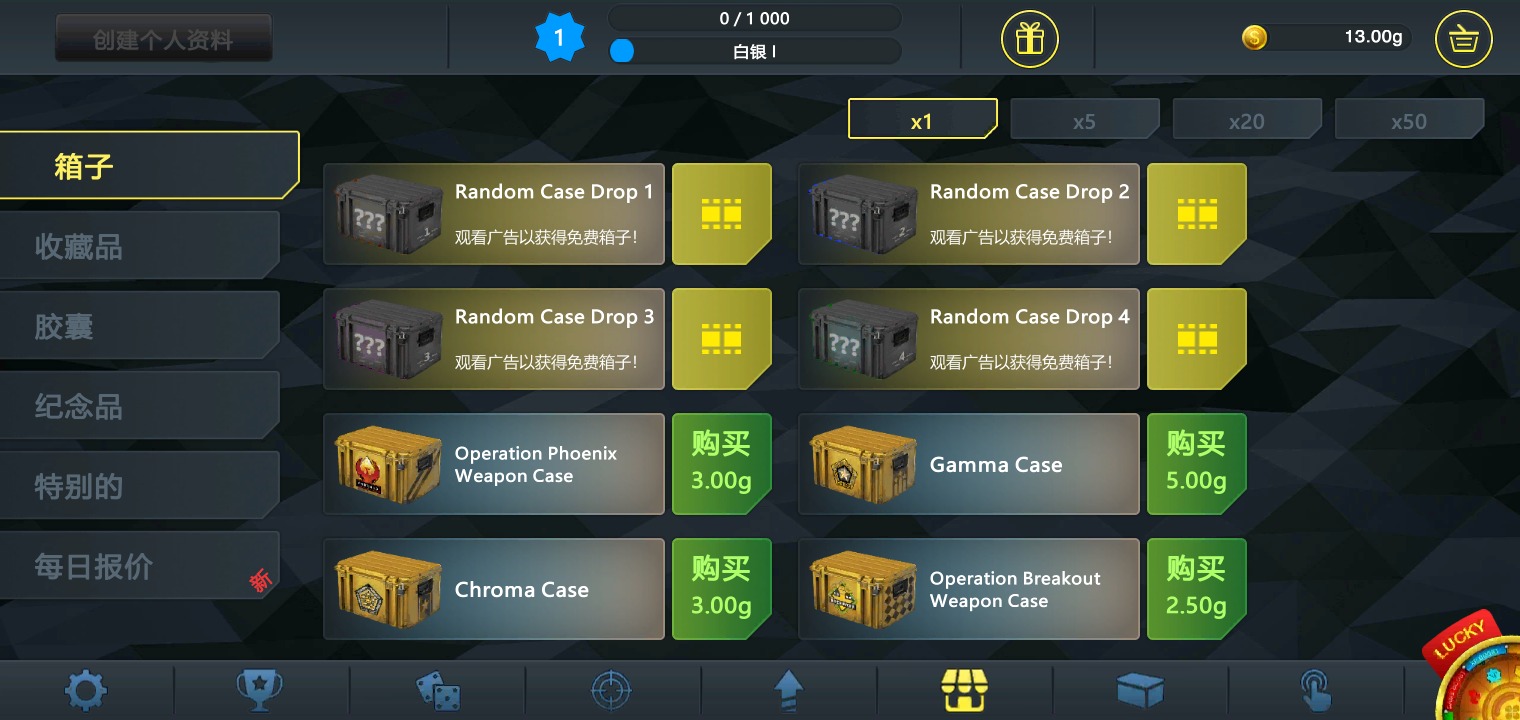Select the x50 opening multiplier

pyautogui.click(x=1410, y=119)
